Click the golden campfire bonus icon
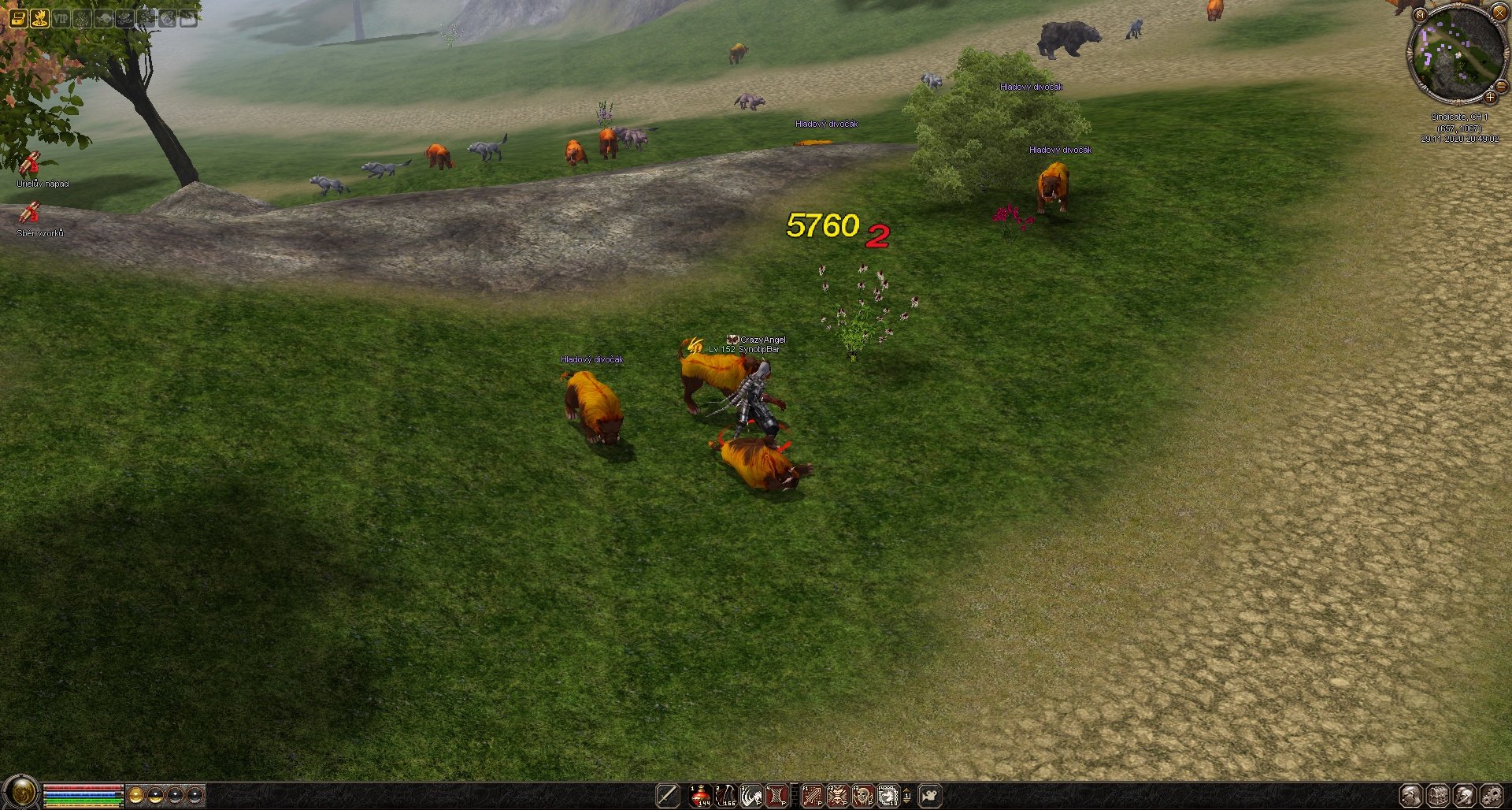Image resolution: width=1512 pixels, height=810 pixels. (x=39, y=18)
